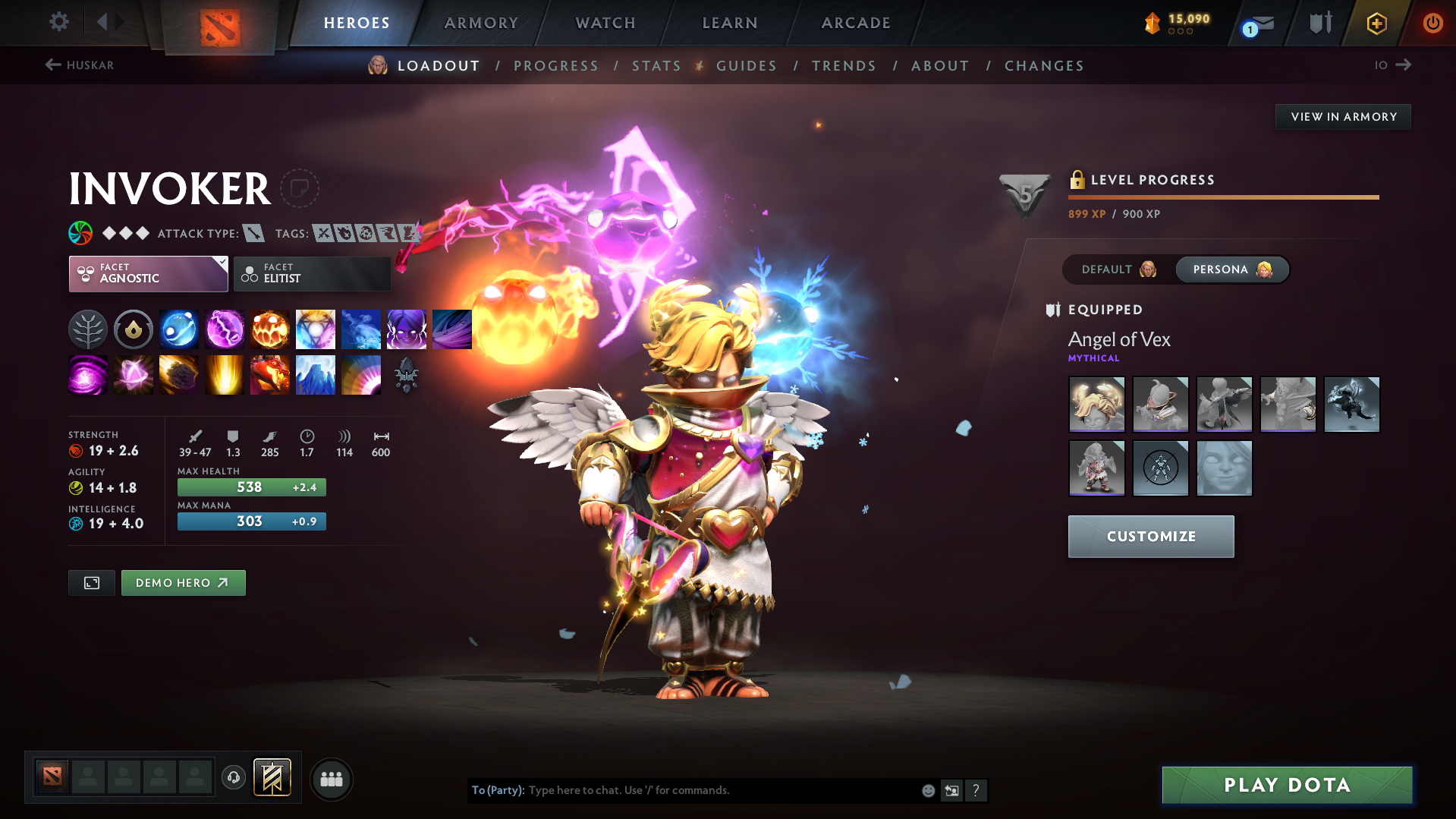The height and width of the screenshot is (819, 1456).
Task: Click the Demo Hero button
Action: 183,582
